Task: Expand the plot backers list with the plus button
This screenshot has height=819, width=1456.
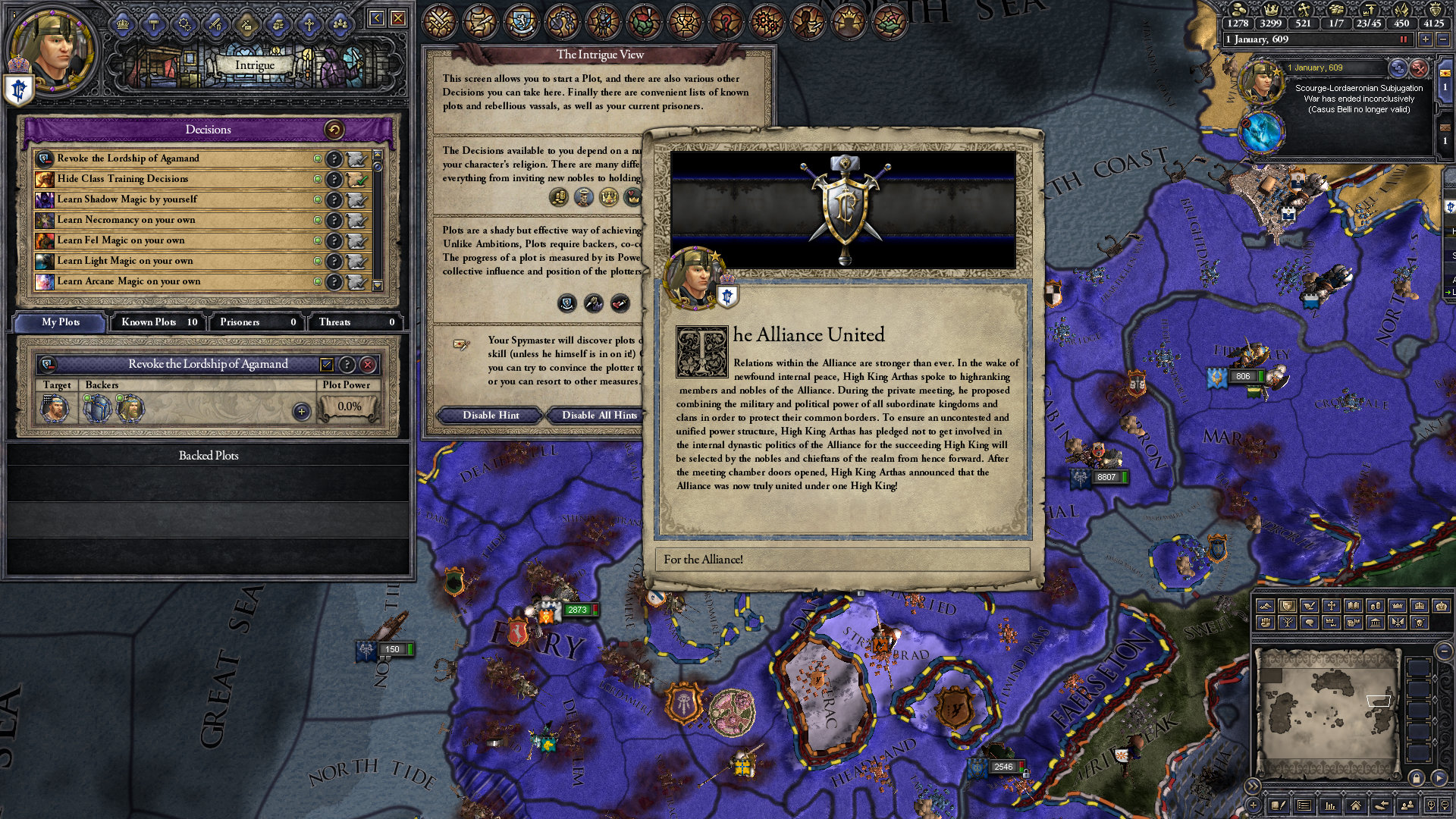Action: 302,410
